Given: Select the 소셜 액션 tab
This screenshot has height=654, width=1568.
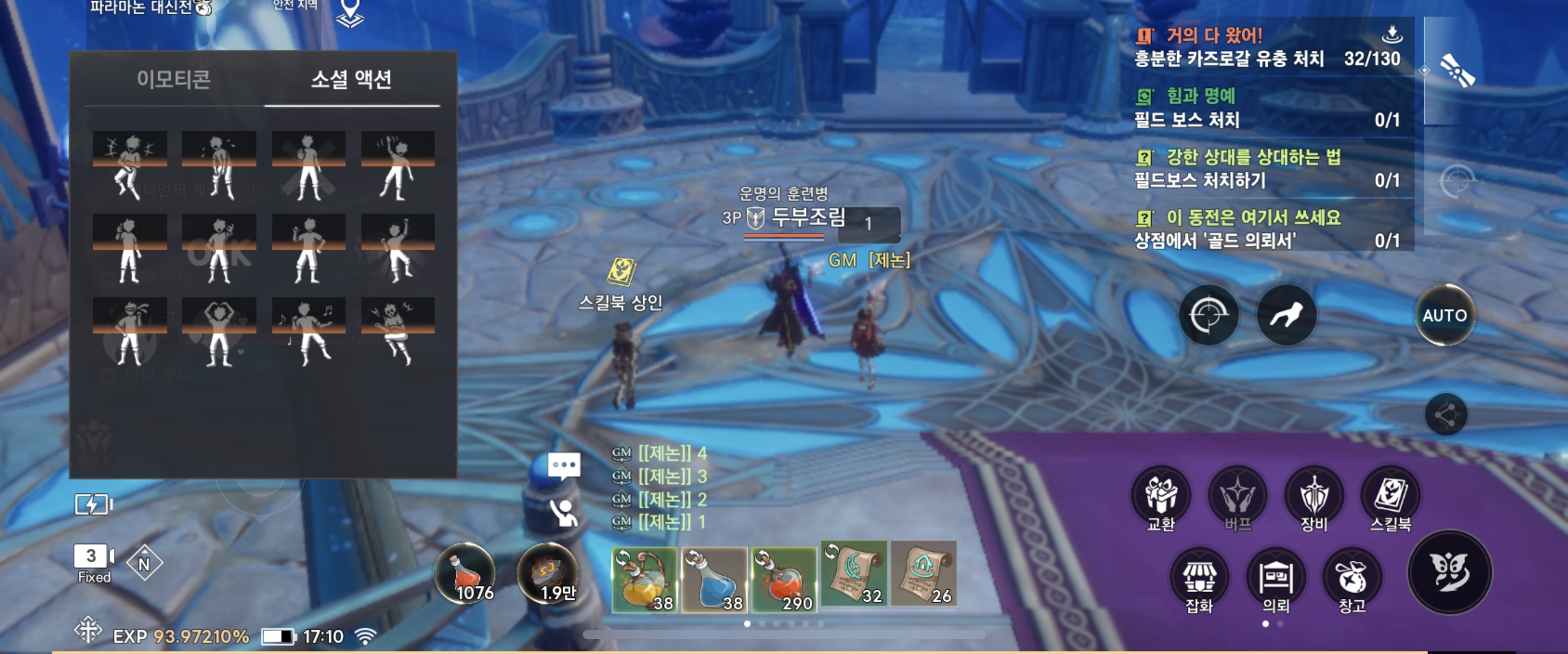Looking at the screenshot, I should 351,80.
